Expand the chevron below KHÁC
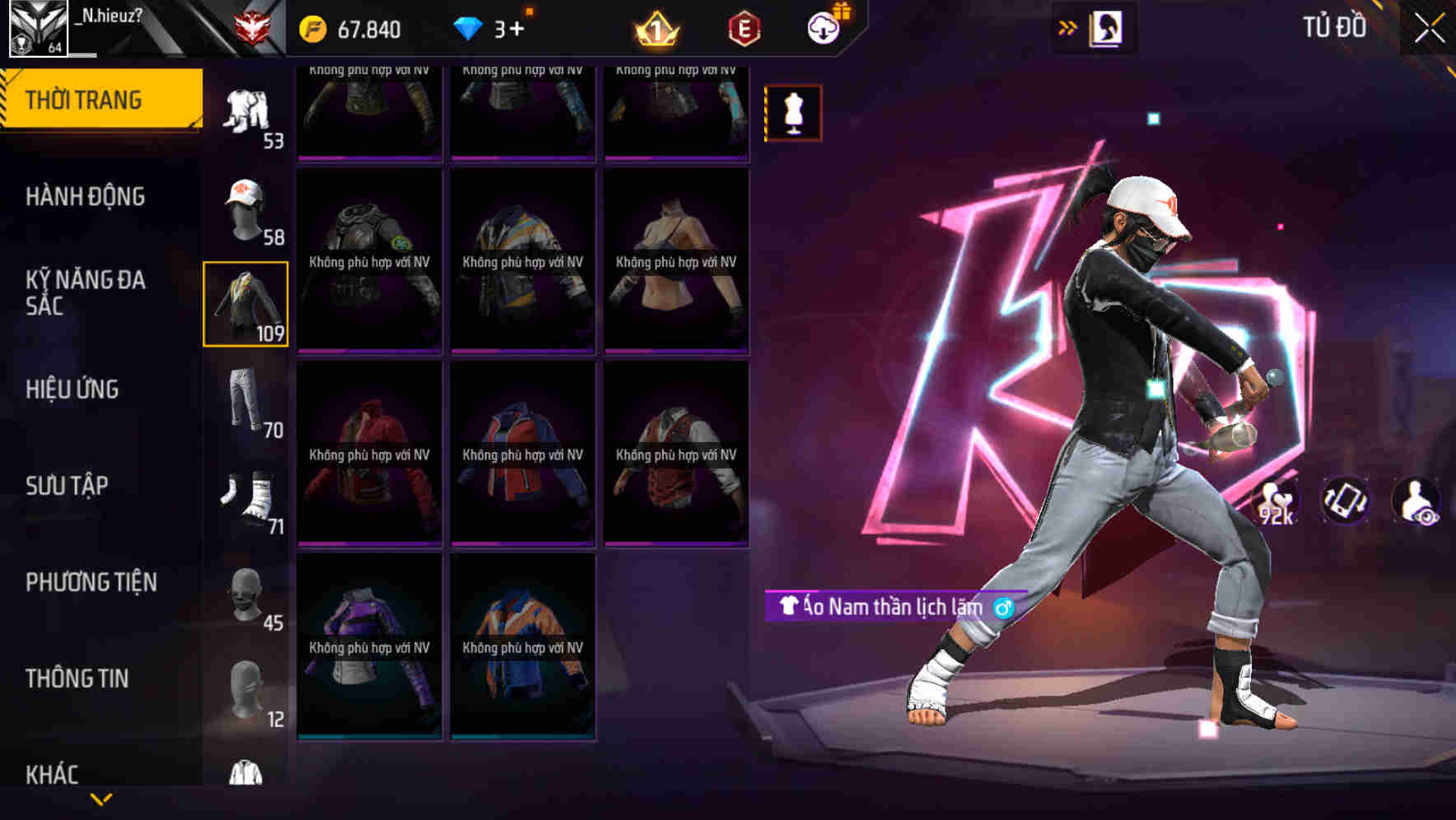 101,797
